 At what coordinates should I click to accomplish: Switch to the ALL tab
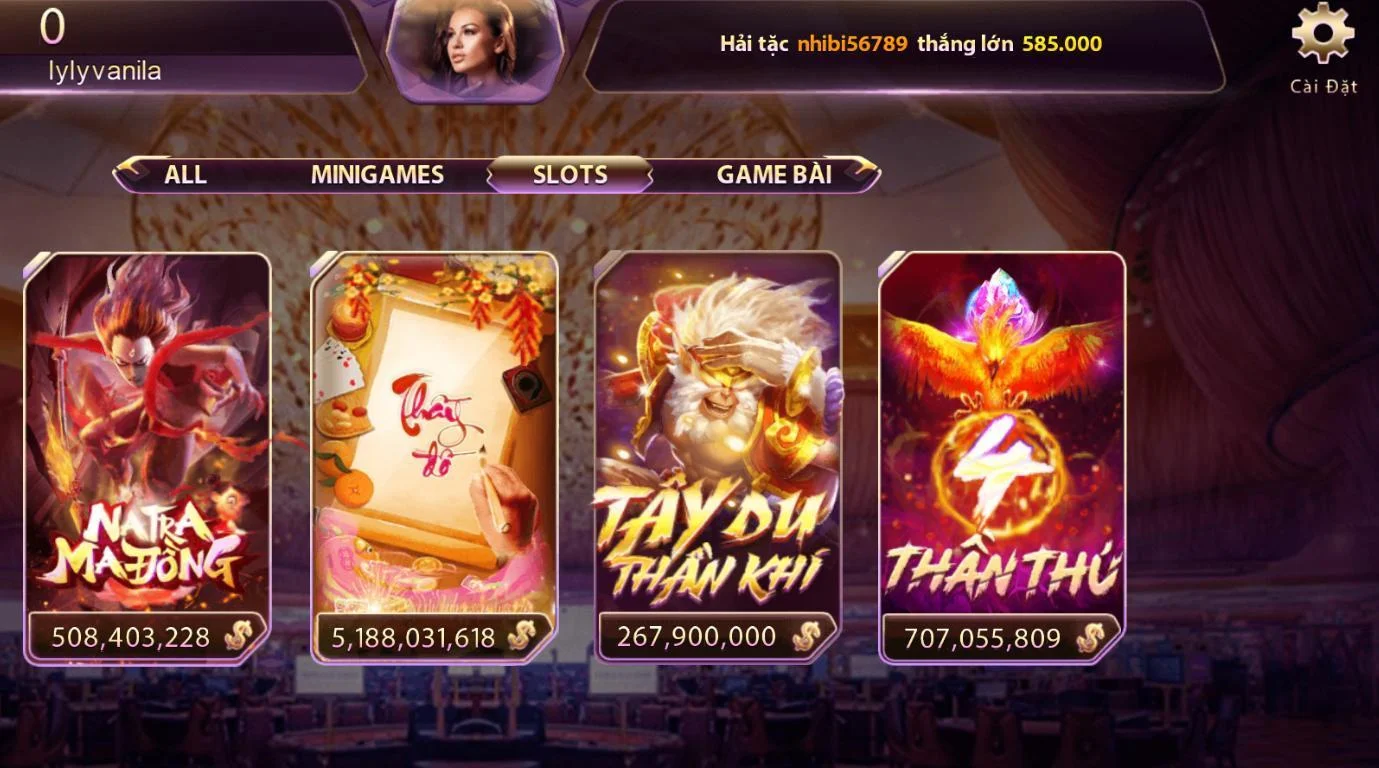(186, 174)
